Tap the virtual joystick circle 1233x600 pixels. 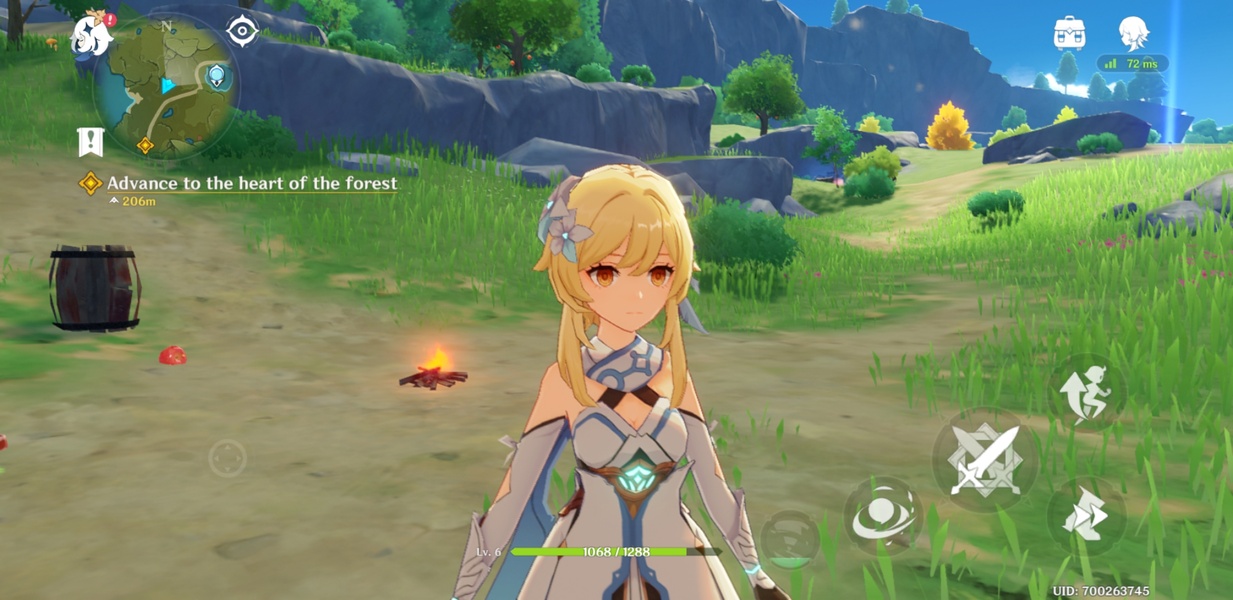[x=228, y=459]
